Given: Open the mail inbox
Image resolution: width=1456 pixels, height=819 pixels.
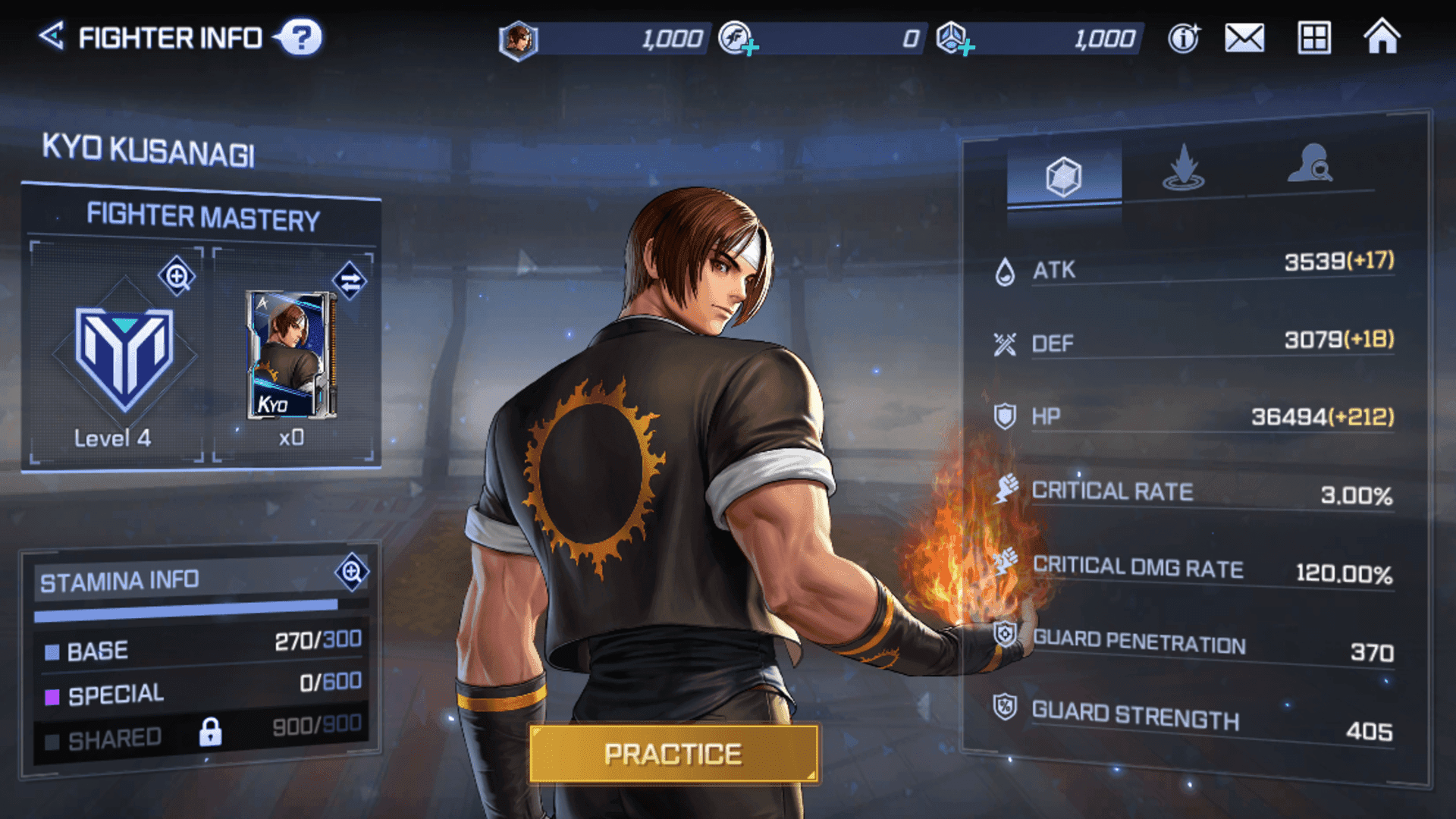Looking at the screenshot, I should pyautogui.click(x=1244, y=38).
